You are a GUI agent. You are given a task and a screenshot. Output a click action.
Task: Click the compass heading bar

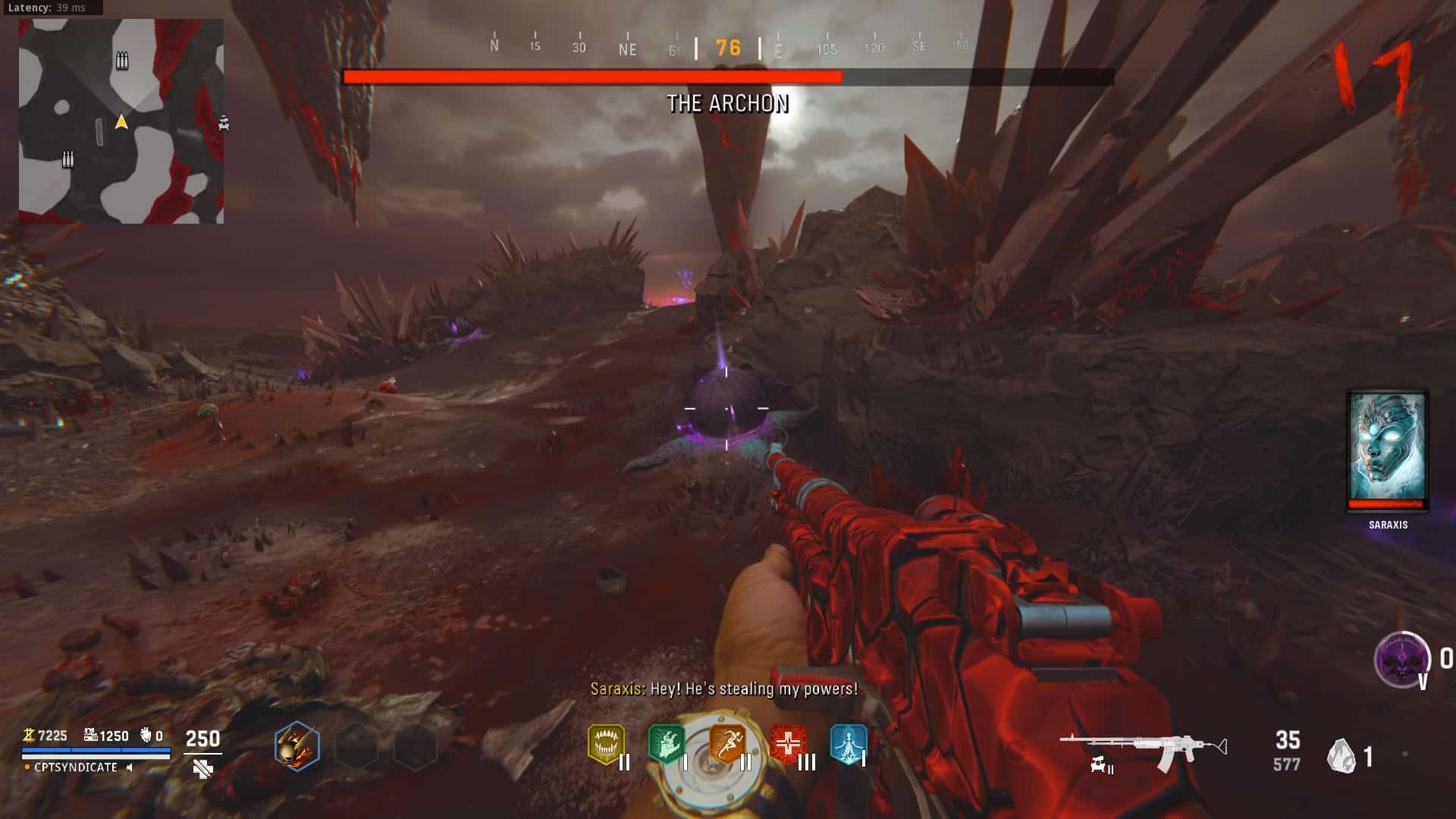click(x=726, y=48)
